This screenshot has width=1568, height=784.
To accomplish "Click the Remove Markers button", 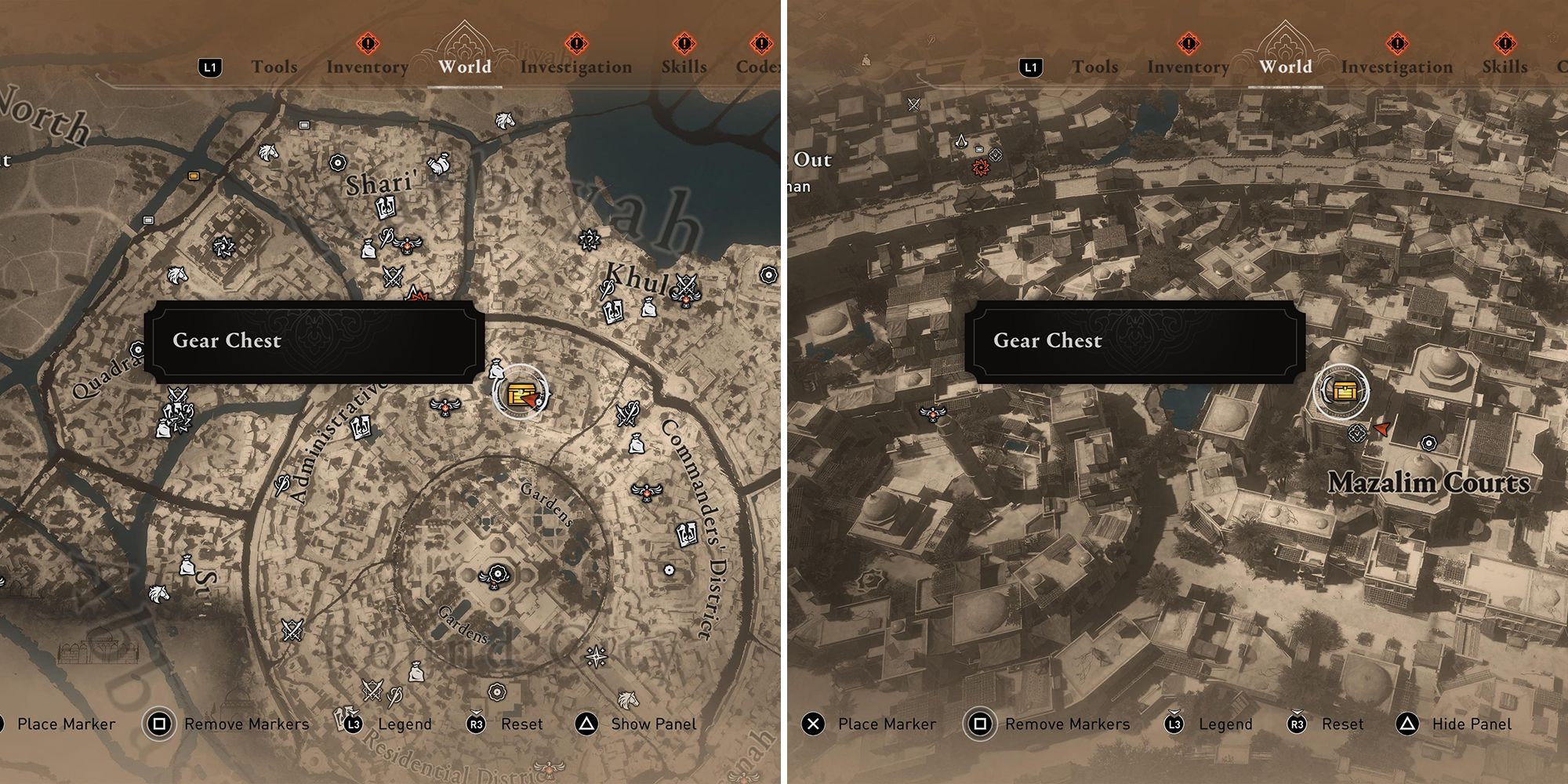I will coord(245,724).
